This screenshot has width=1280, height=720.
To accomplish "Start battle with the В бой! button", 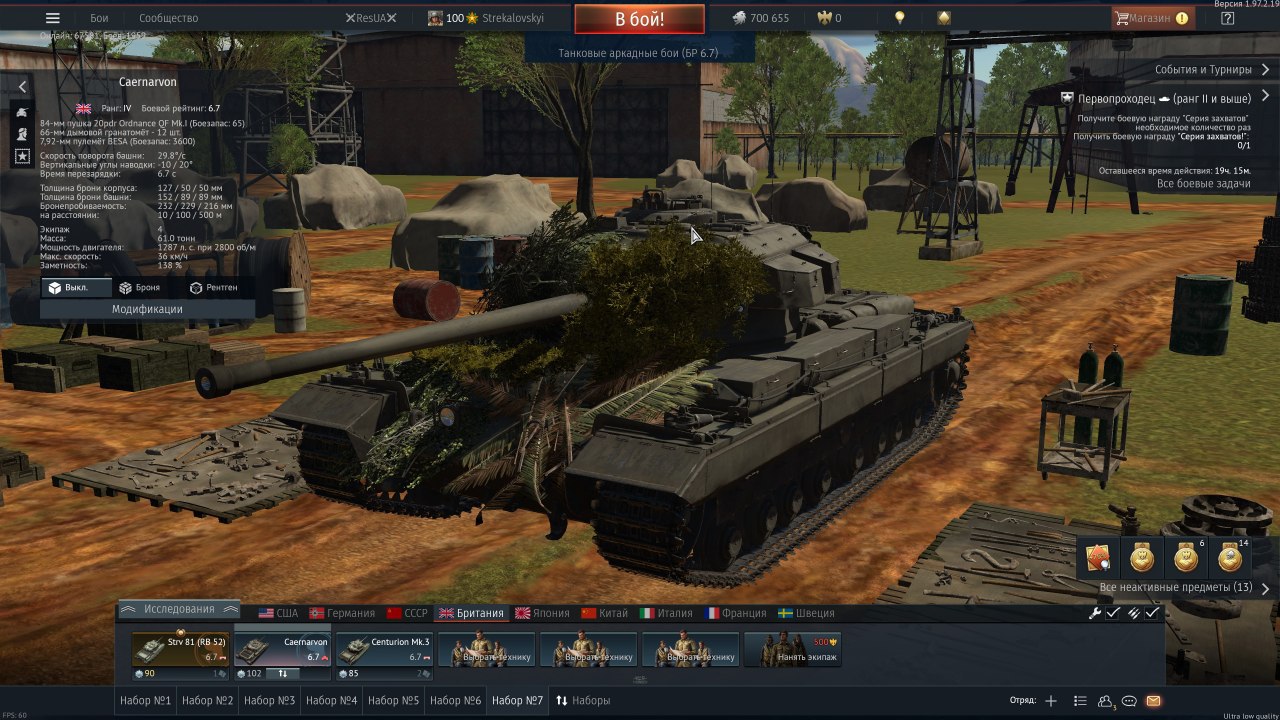I will [639, 19].
